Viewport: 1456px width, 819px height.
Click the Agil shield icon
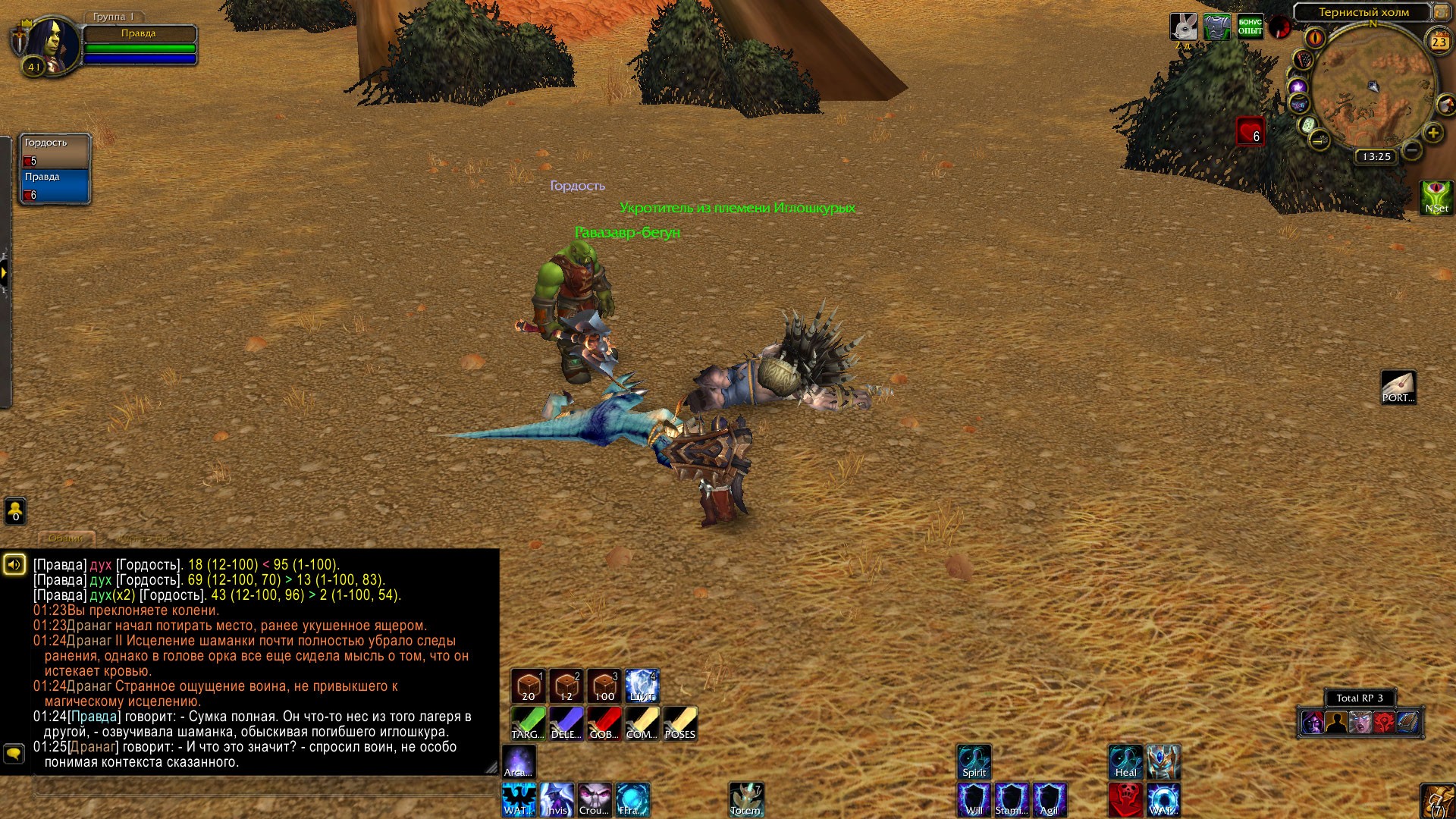1050,800
